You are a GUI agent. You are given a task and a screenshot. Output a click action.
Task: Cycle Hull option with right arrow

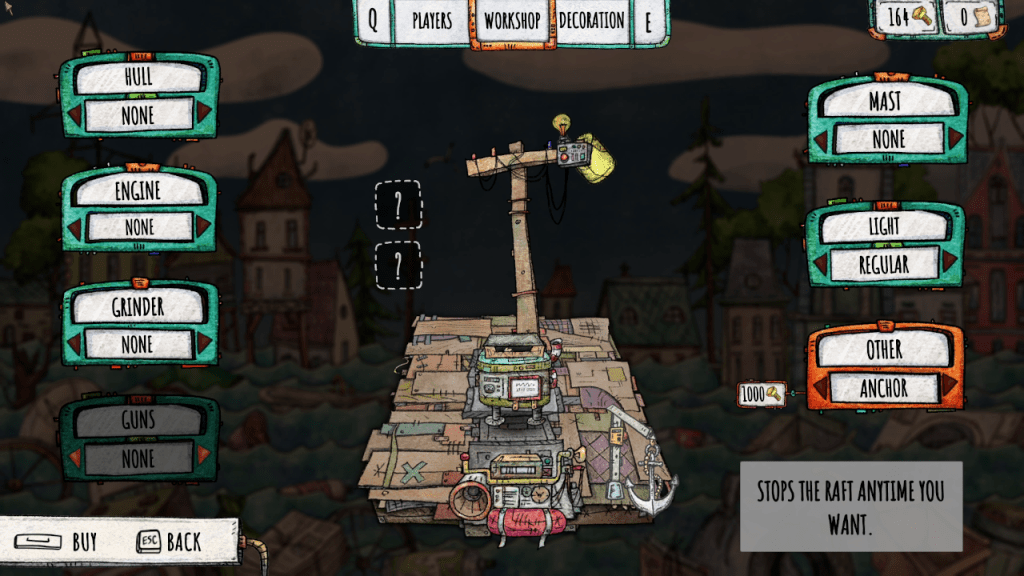204,116
